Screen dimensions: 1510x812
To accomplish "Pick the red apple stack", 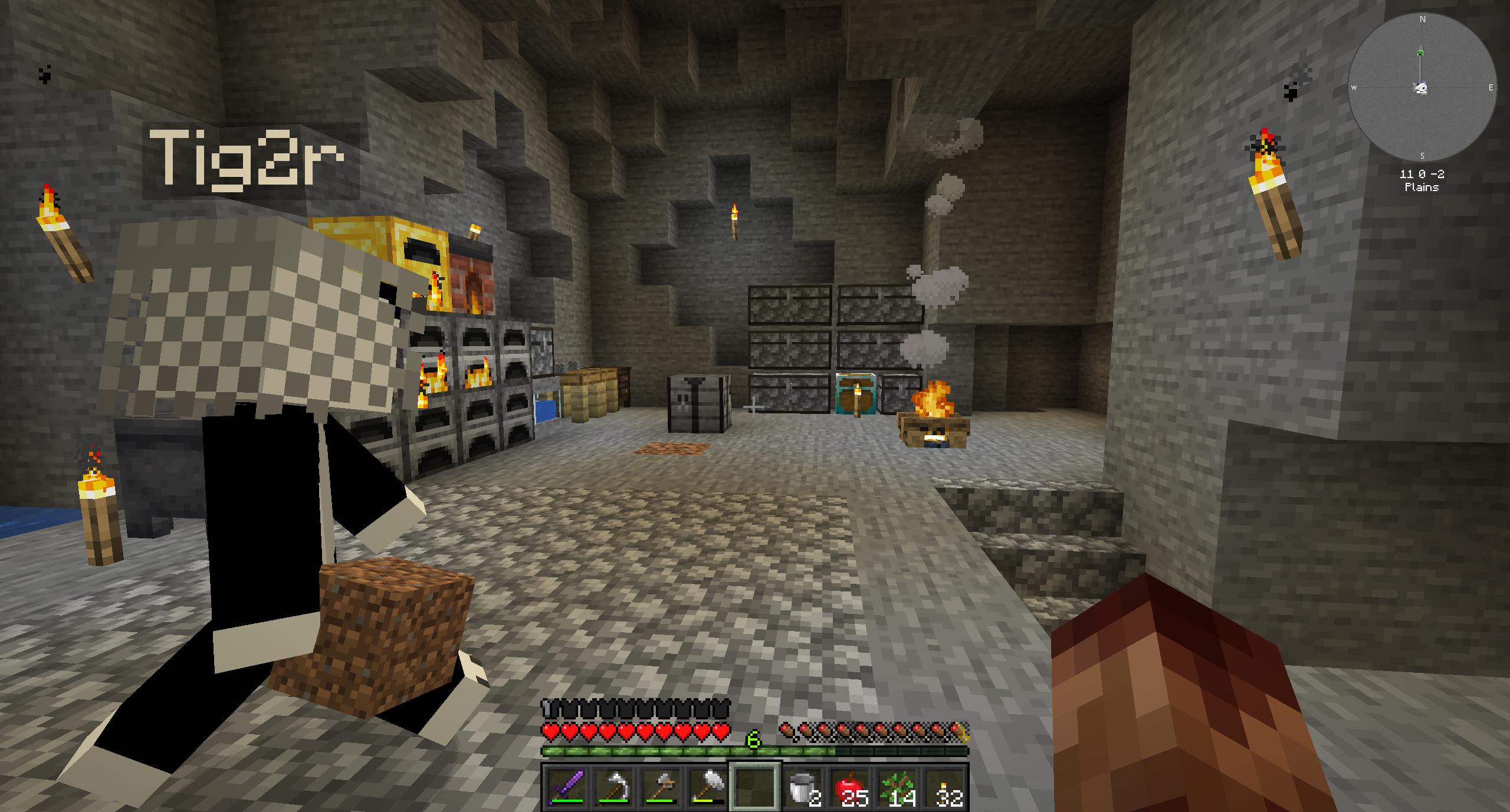I will pyautogui.click(x=851, y=787).
